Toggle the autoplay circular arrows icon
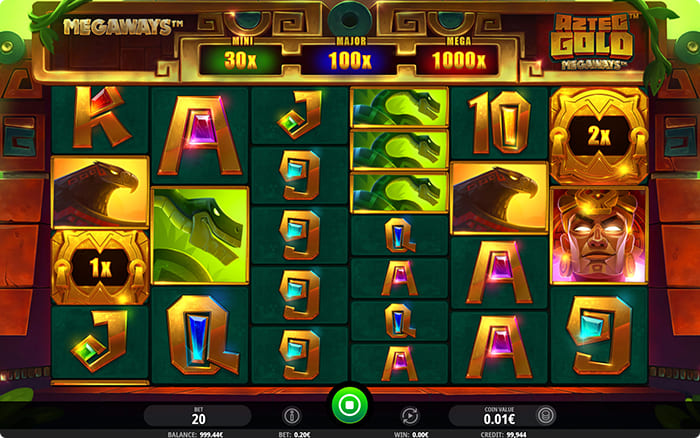700x438 pixels. point(408,413)
